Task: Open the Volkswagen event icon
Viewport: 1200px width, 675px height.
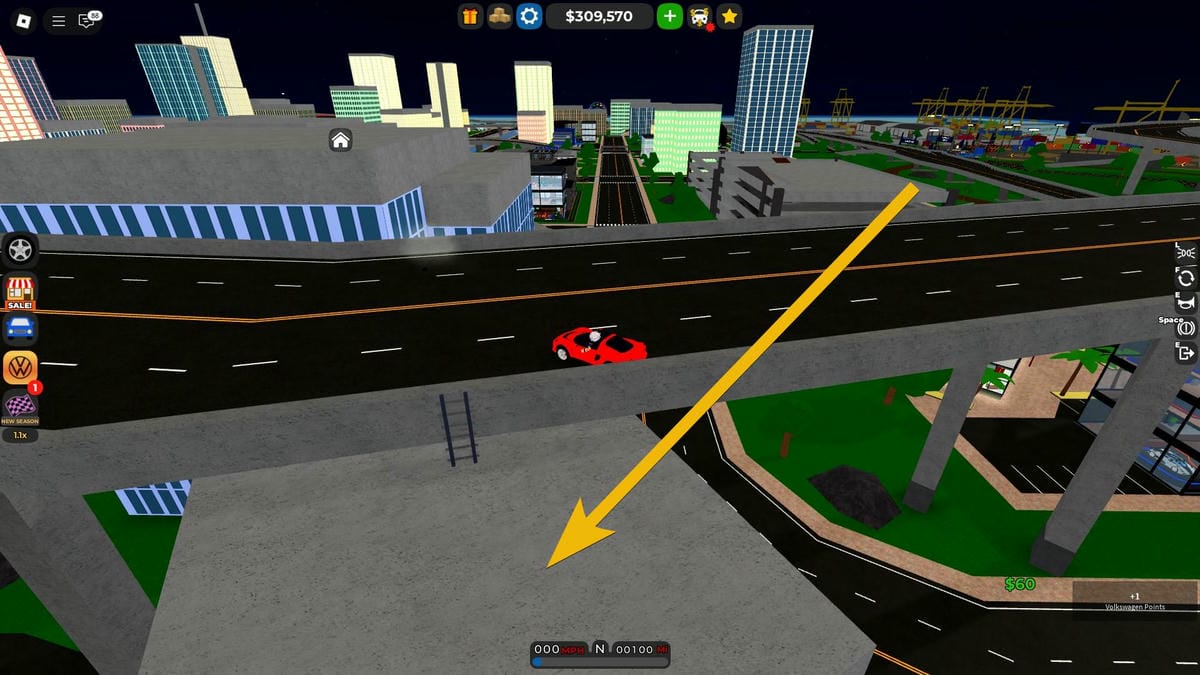Action: tap(20, 367)
